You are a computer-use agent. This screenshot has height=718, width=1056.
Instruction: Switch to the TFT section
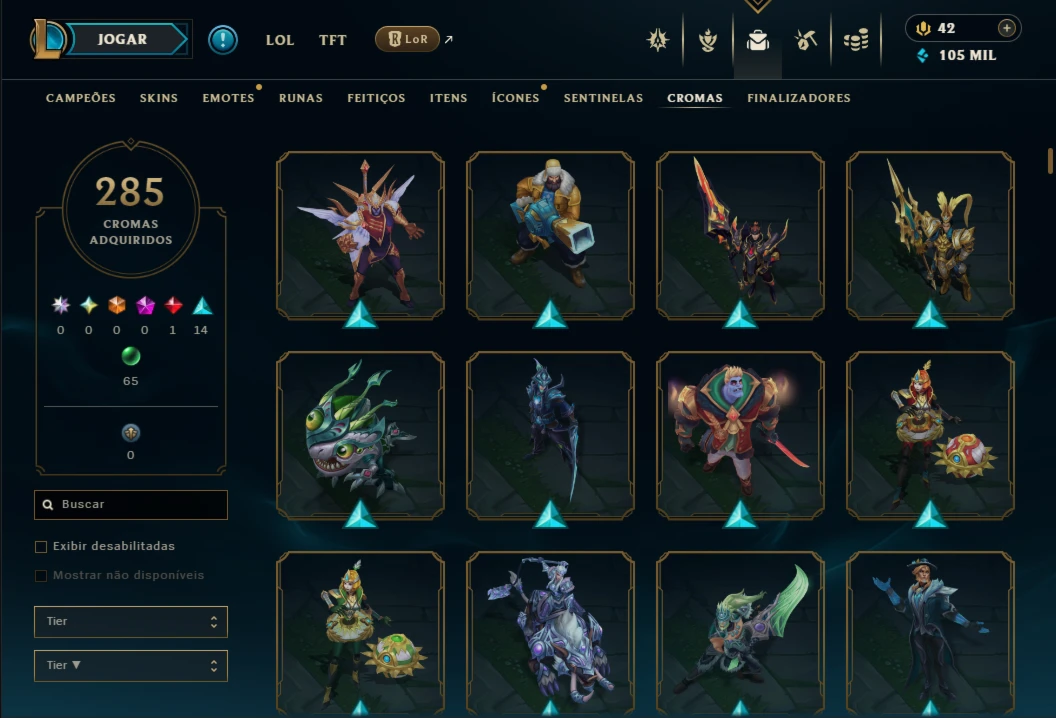[x=333, y=40]
